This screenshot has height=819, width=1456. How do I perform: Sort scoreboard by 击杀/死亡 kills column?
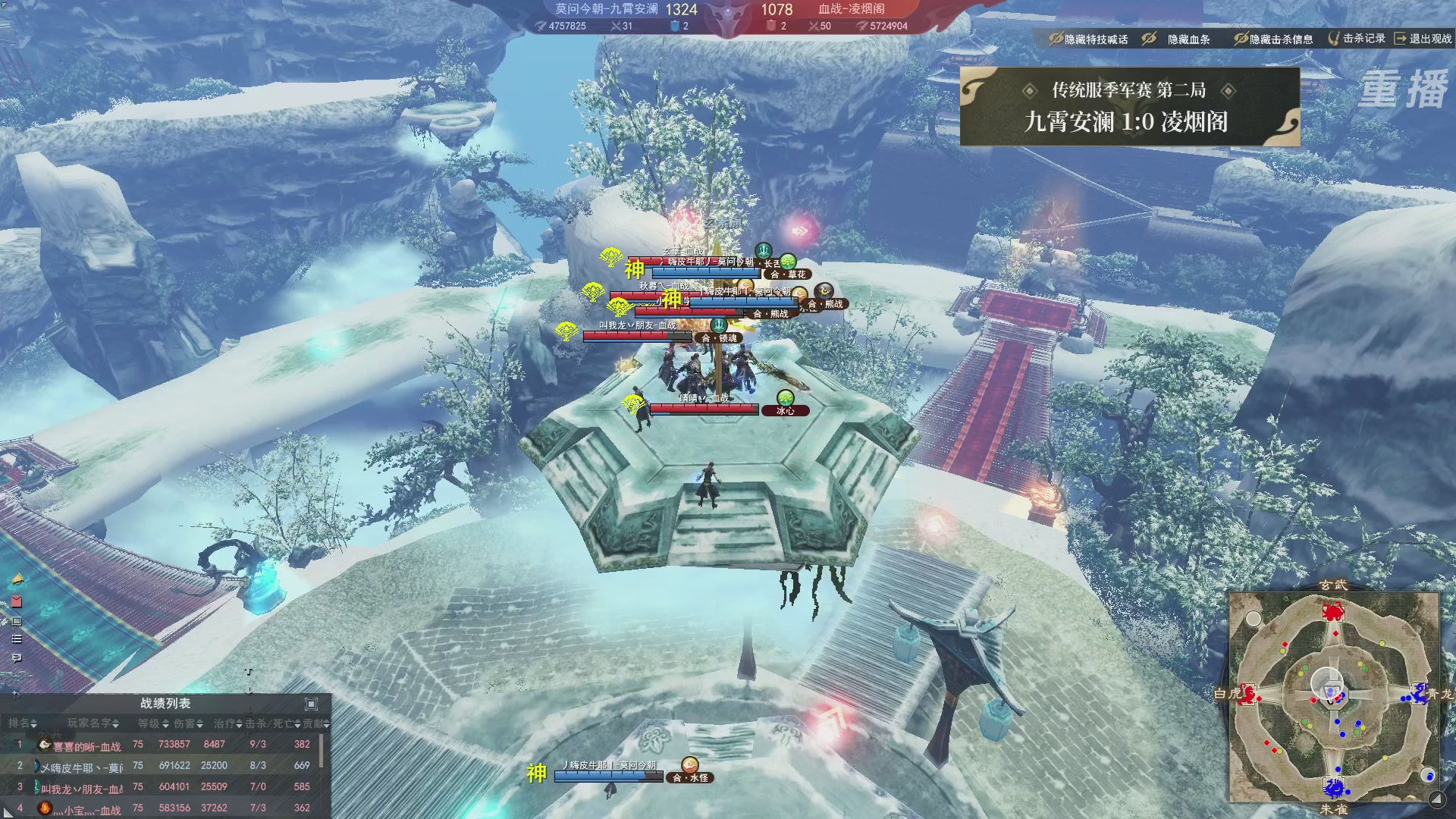click(272, 723)
